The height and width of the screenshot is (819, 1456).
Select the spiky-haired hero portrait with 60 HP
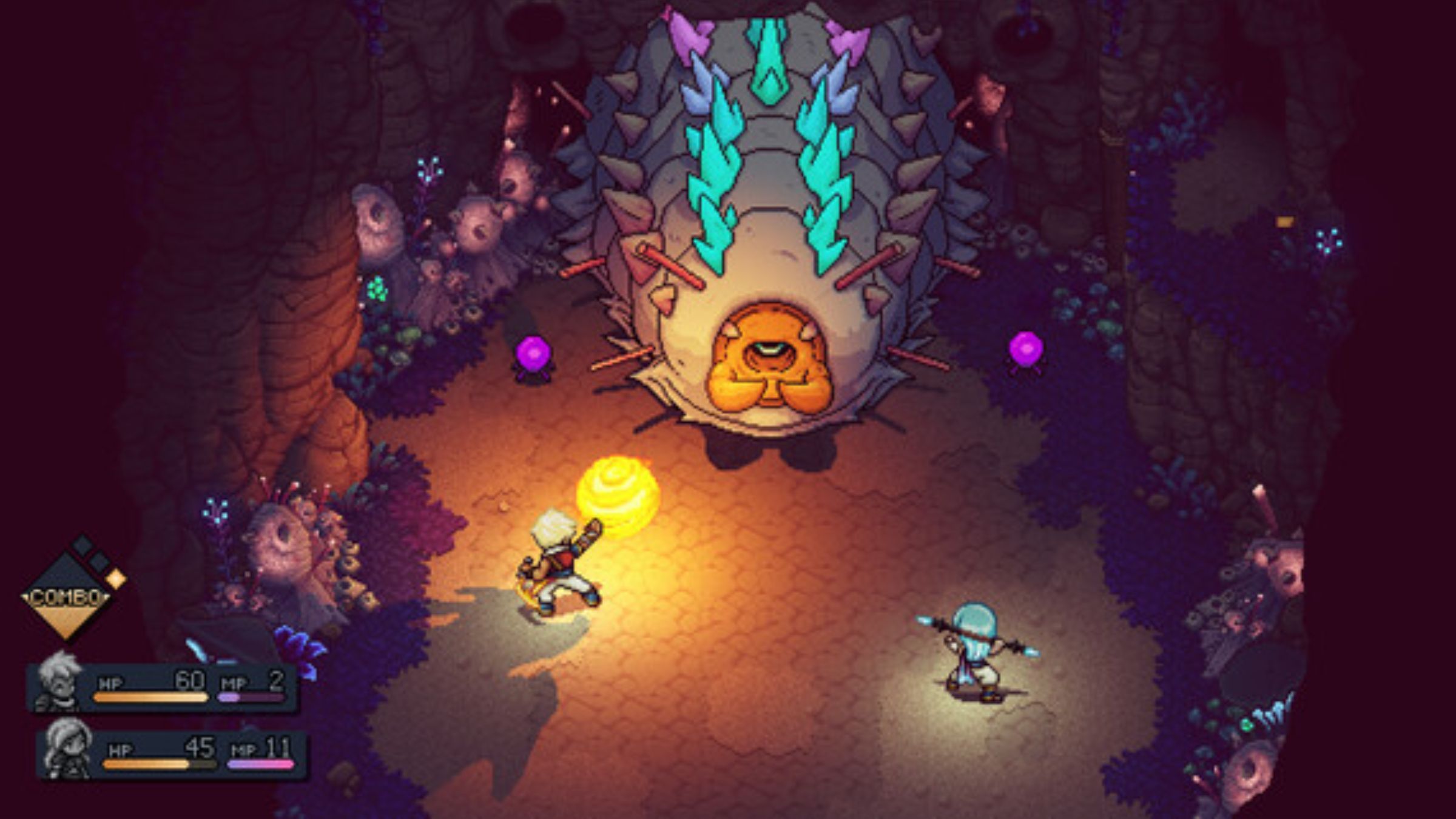click(x=58, y=682)
